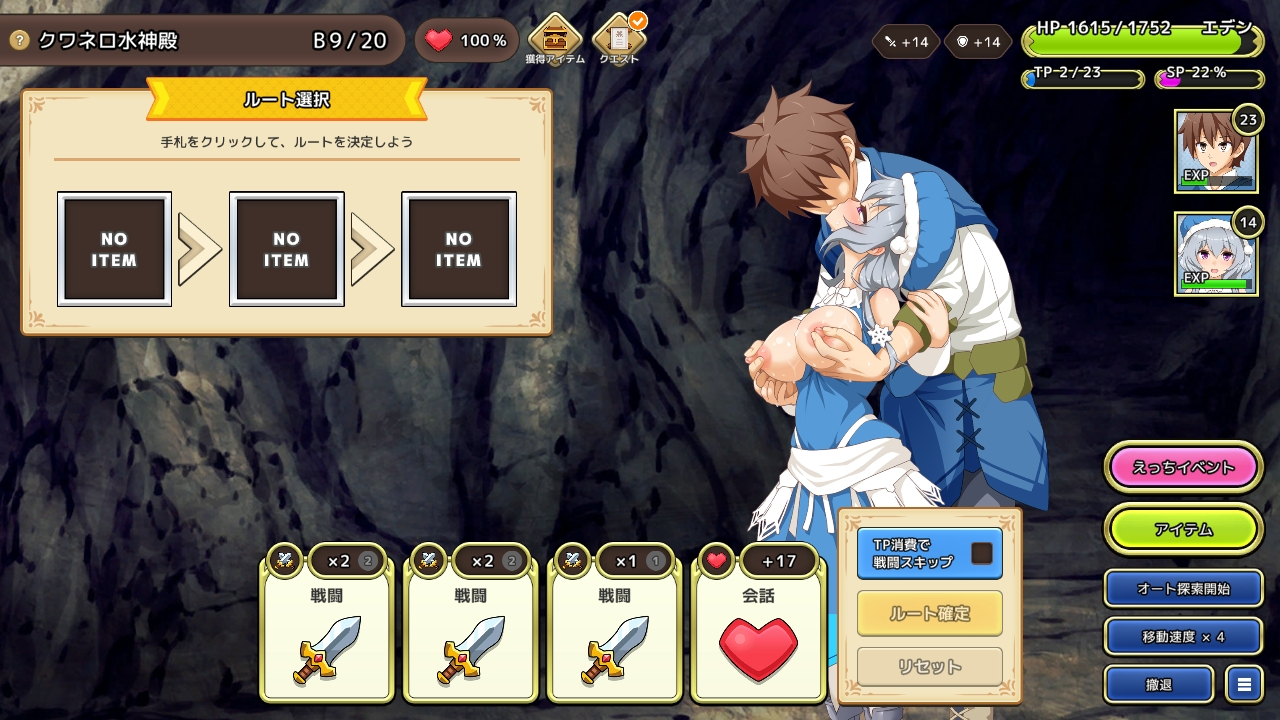Change 移動速度 × 4 speed setting
1280x720 pixels.
point(1183,636)
